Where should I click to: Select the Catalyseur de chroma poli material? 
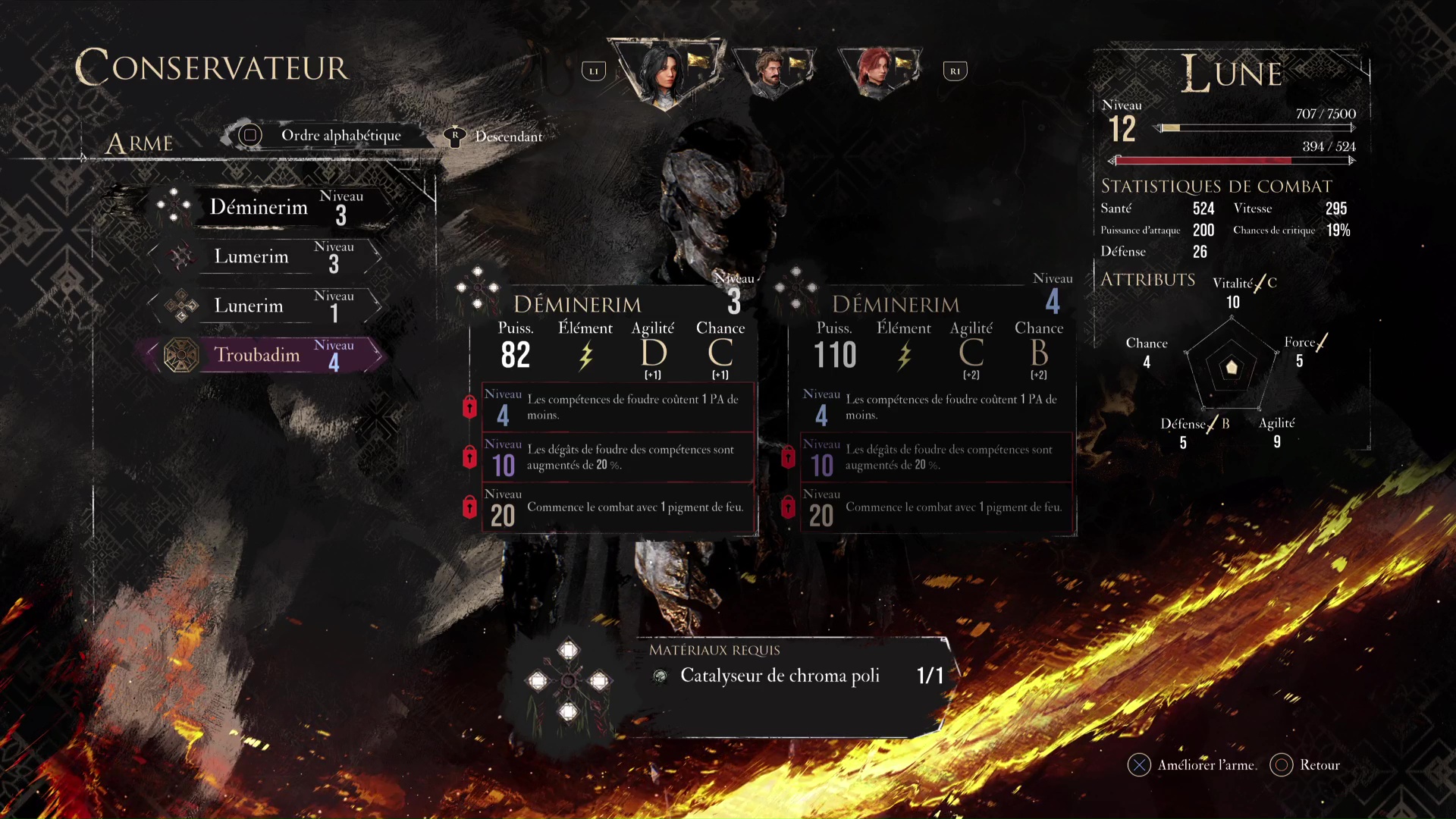(780, 676)
